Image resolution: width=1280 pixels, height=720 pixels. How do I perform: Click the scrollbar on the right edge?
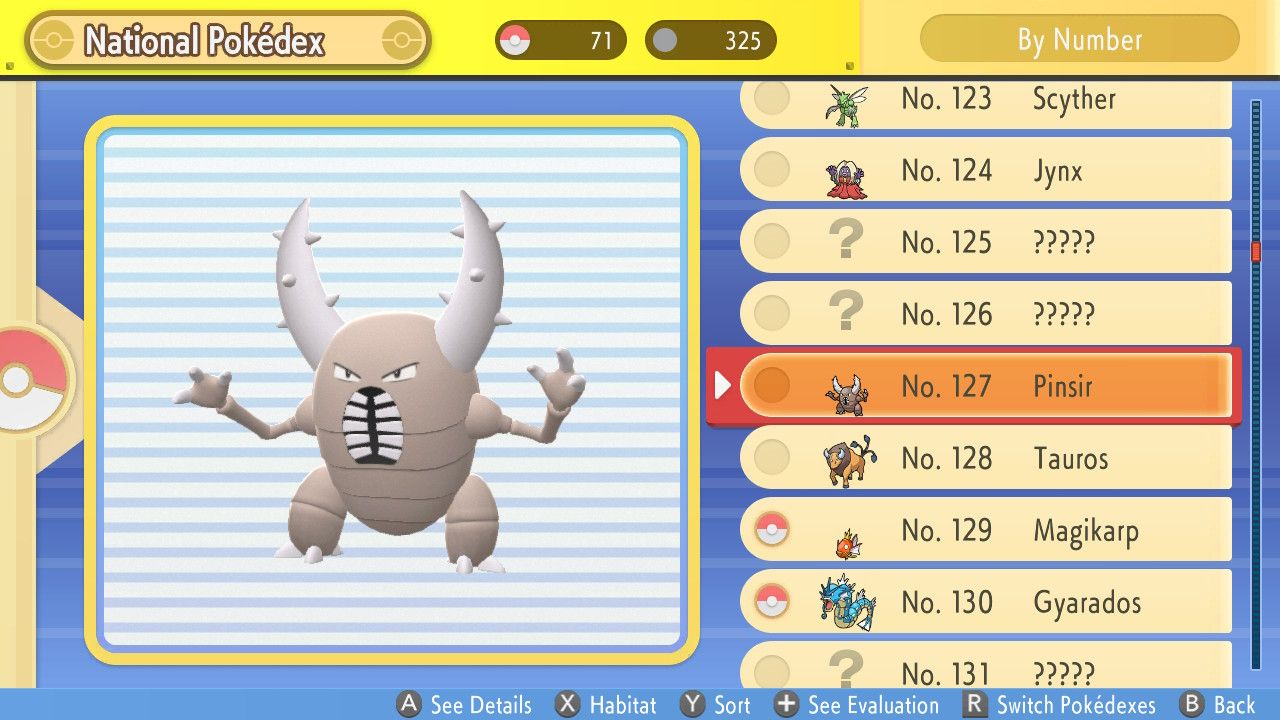tap(1257, 250)
